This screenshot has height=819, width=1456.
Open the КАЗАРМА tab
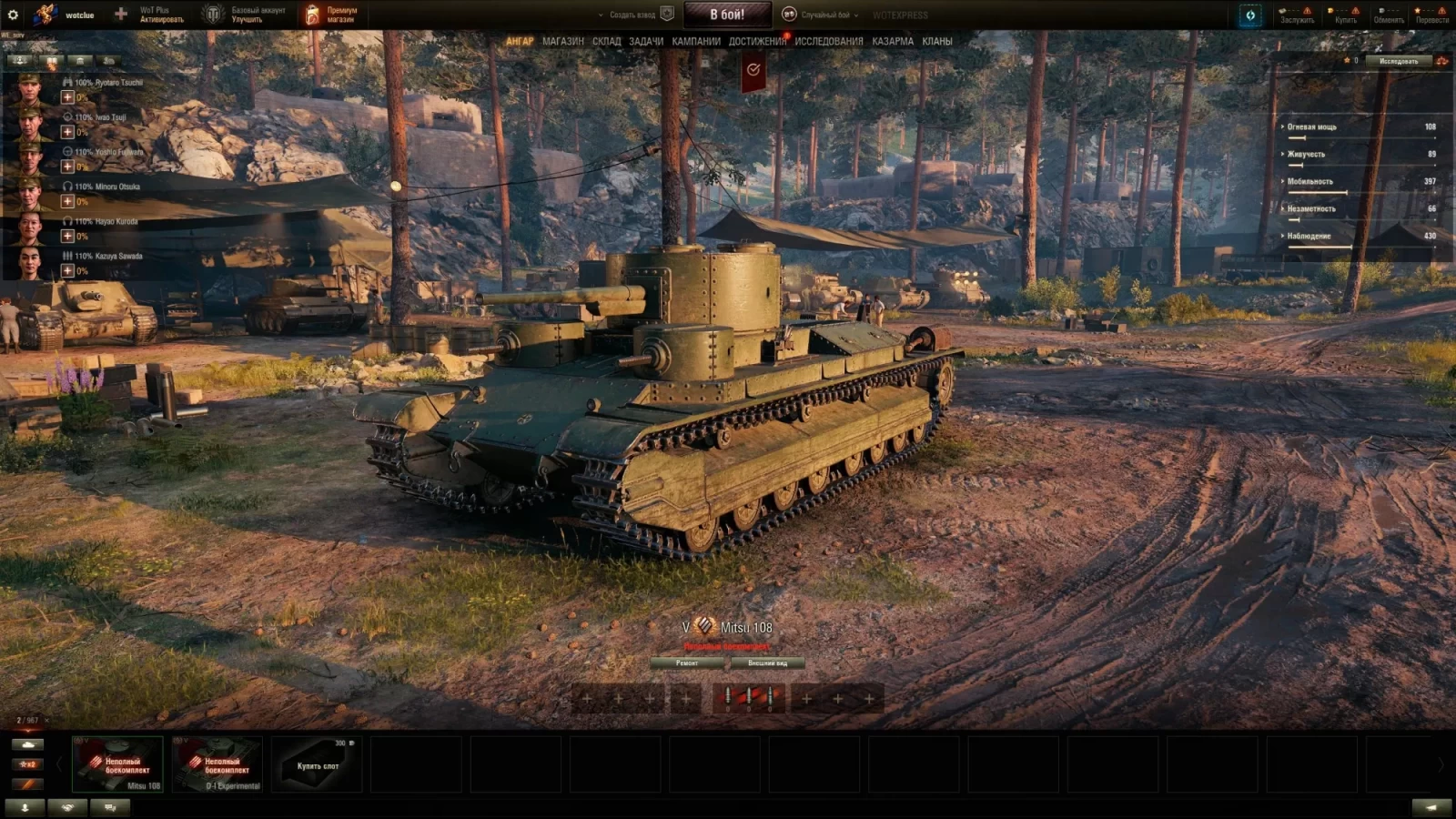892,41
